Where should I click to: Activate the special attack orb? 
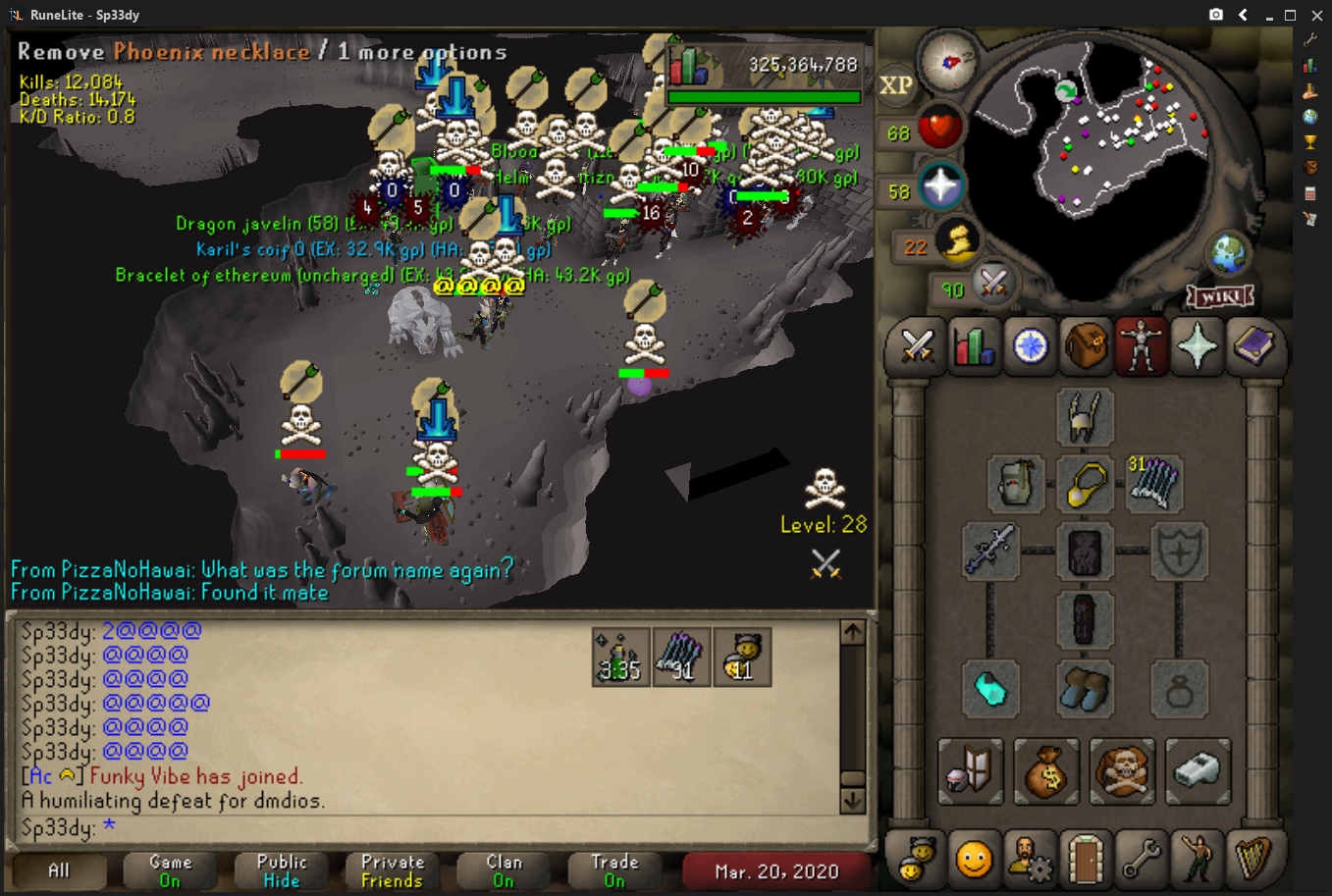992,286
